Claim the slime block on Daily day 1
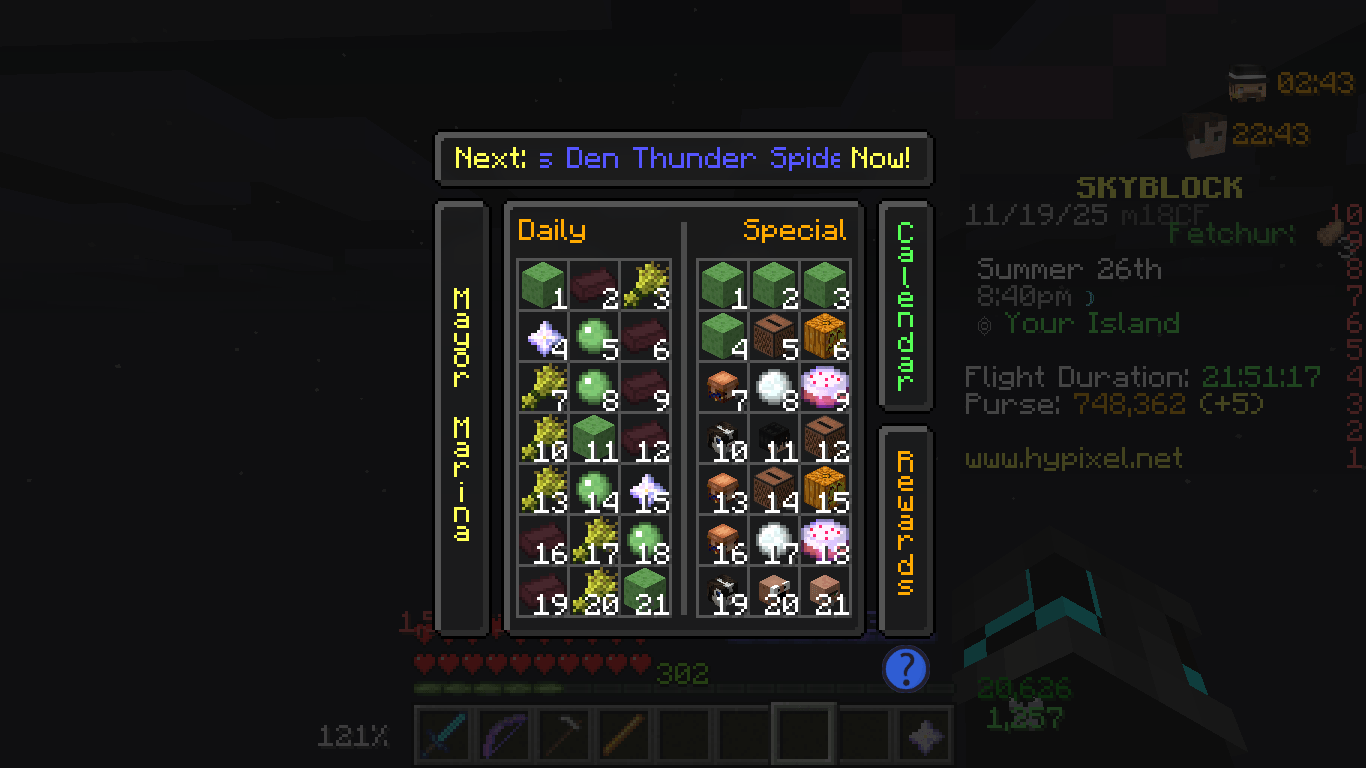Viewport: 1366px width, 768px height. click(x=541, y=284)
